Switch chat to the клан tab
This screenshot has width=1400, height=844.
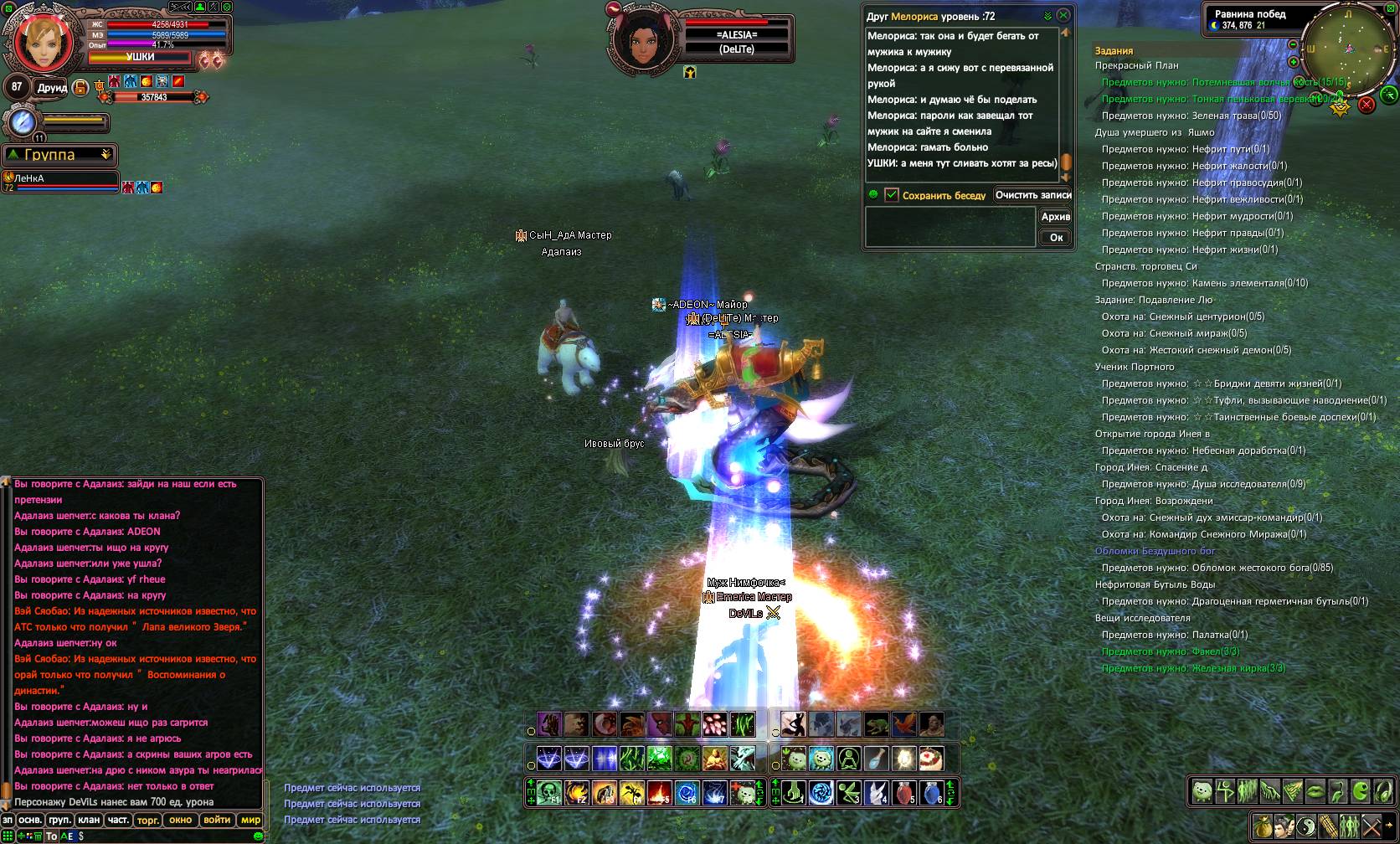pos(89,820)
